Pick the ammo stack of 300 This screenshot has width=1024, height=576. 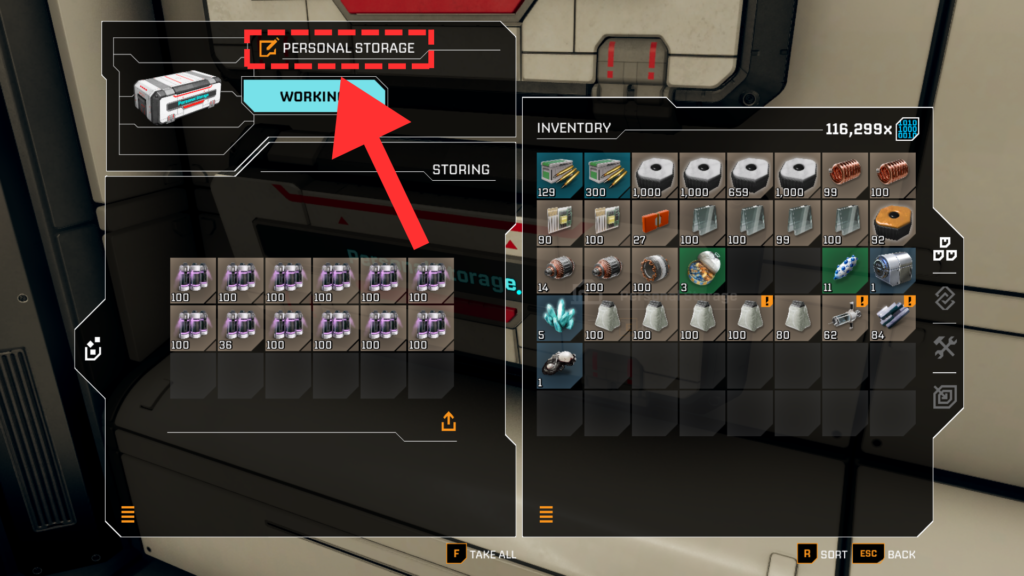click(x=608, y=177)
